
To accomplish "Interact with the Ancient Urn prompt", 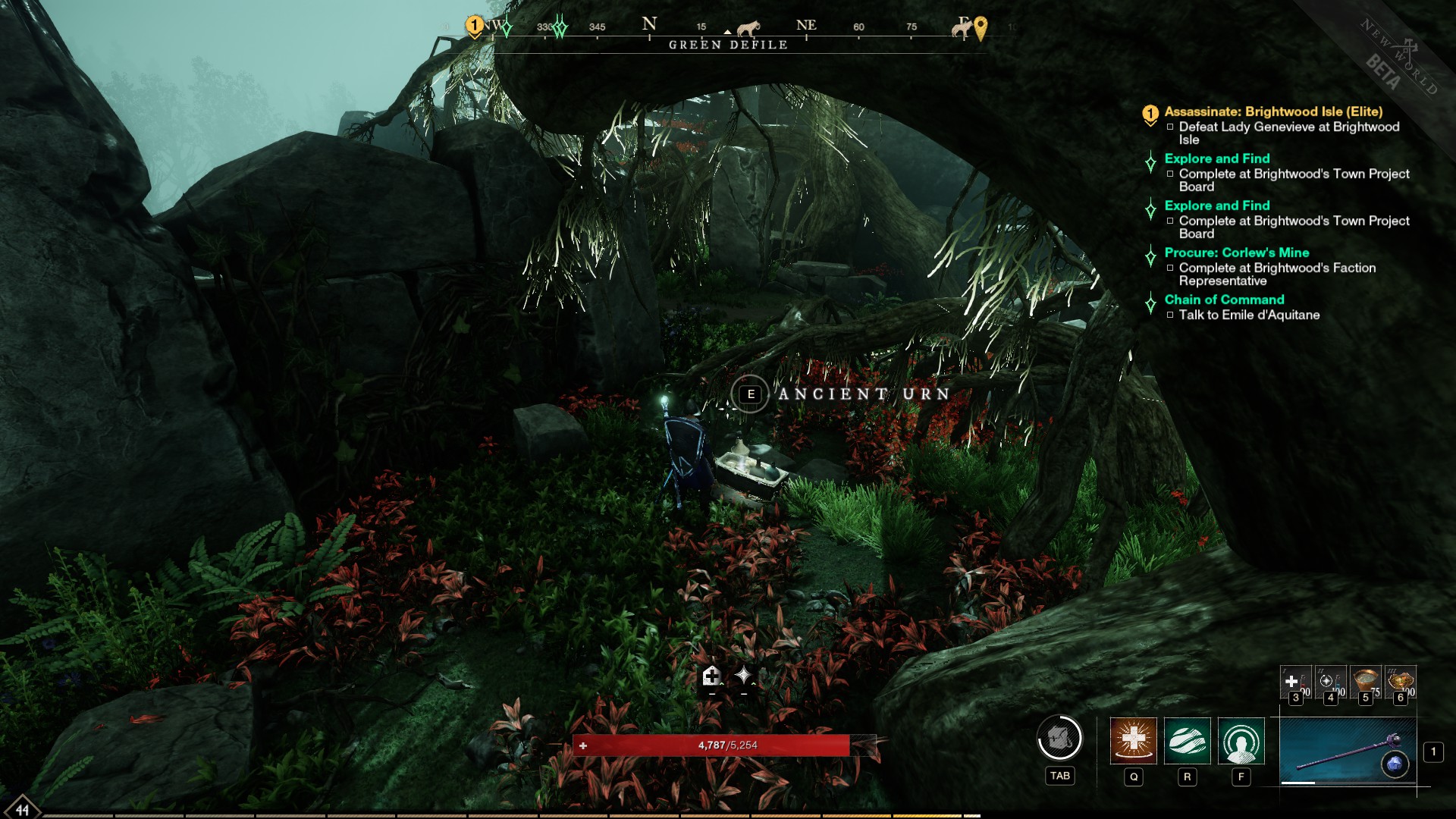I will click(752, 394).
